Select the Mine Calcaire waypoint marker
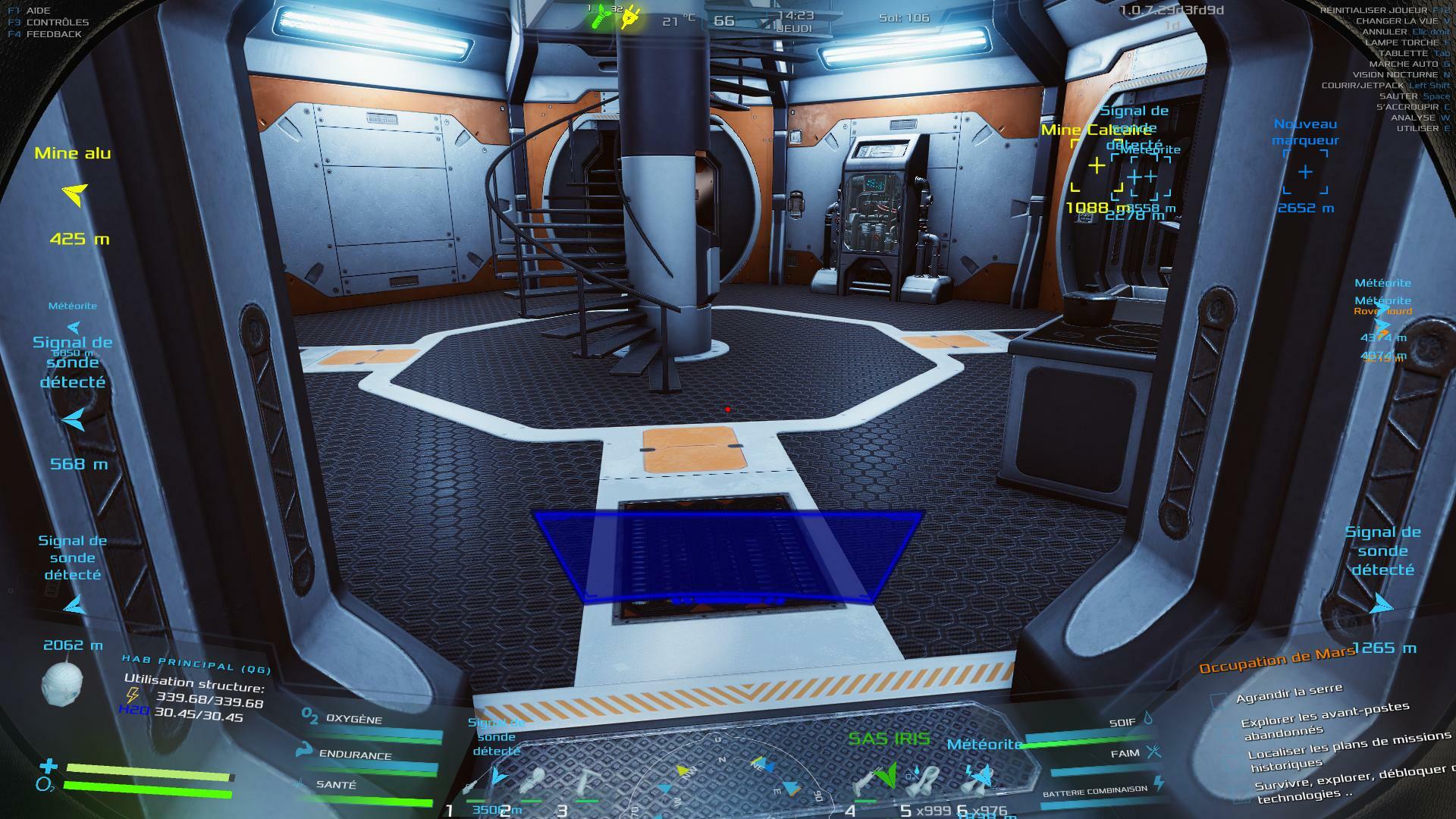This screenshot has width=1456, height=819. pyautogui.click(x=1096, y=165)
